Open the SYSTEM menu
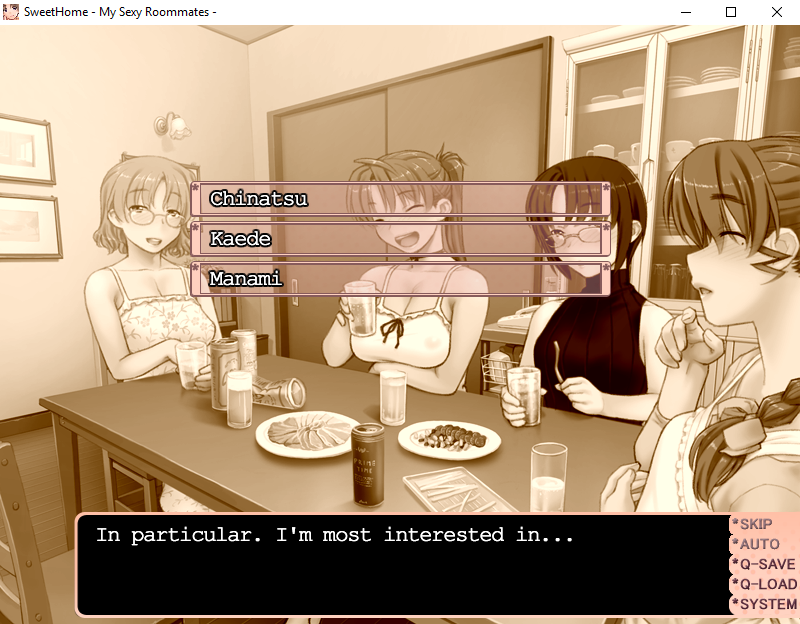Viewport: 800px width, 624px height. (767, 604)
